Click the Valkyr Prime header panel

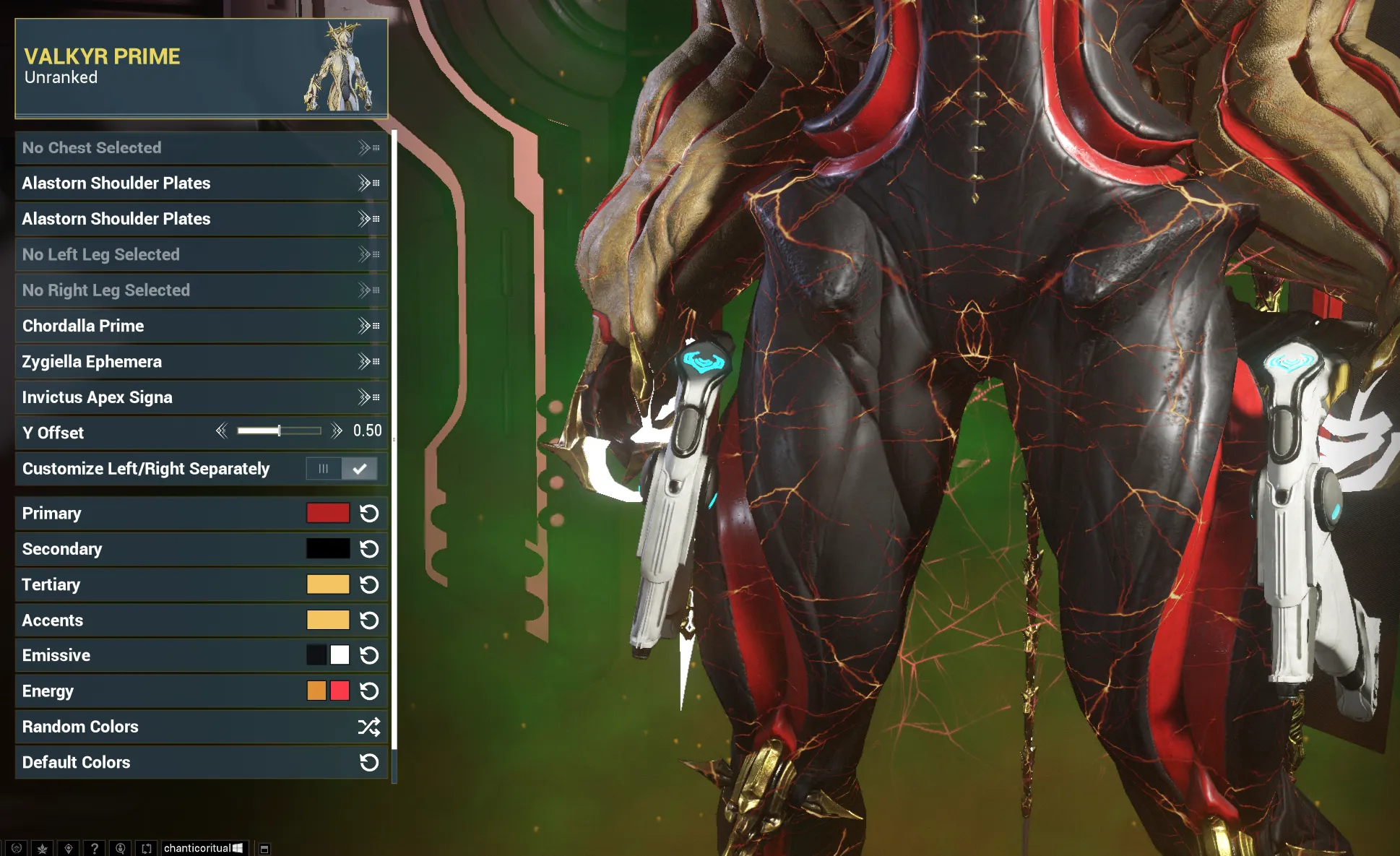tap(201, 68)
